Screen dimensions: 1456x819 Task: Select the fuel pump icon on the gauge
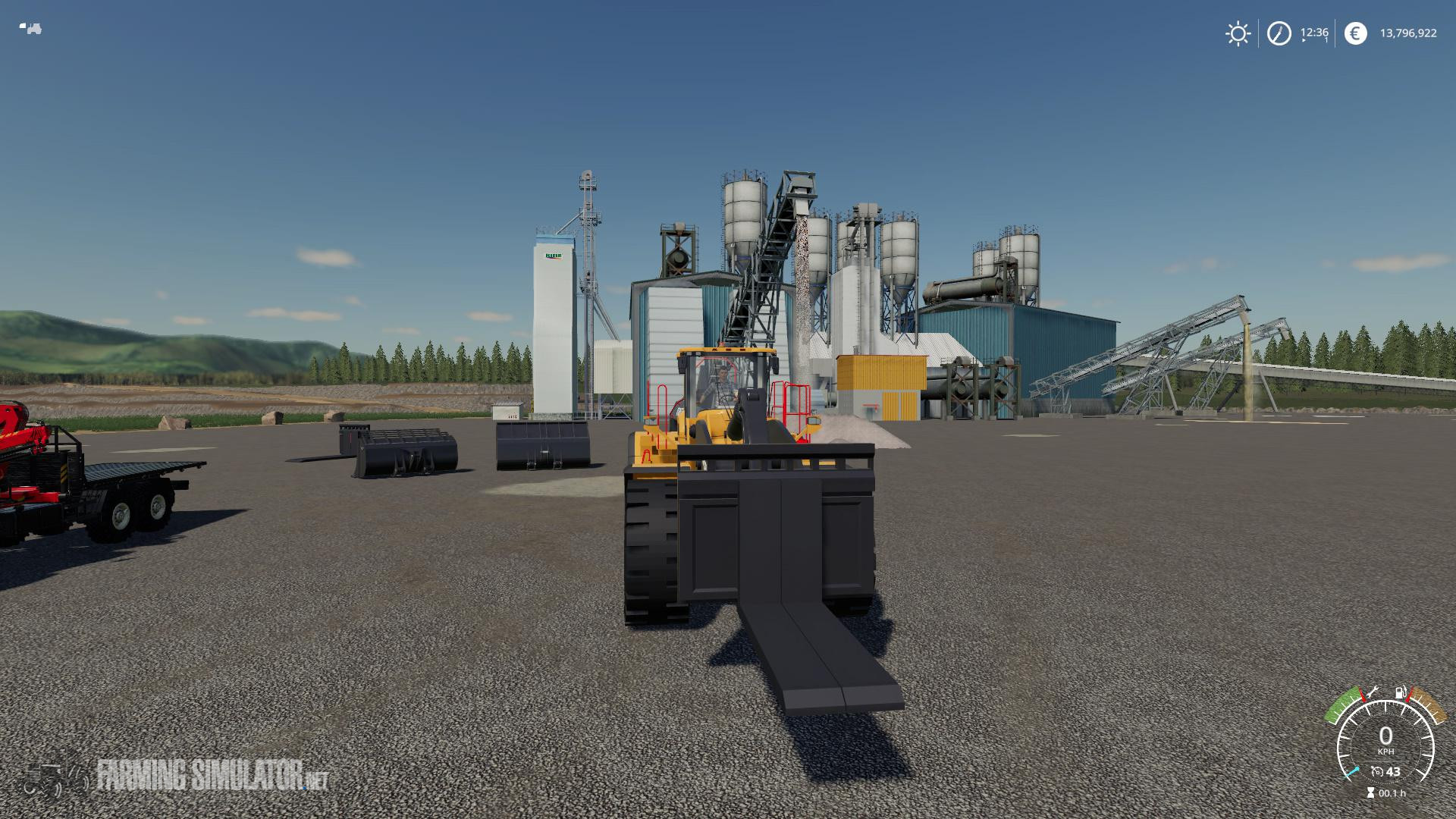coord(1400,692)
